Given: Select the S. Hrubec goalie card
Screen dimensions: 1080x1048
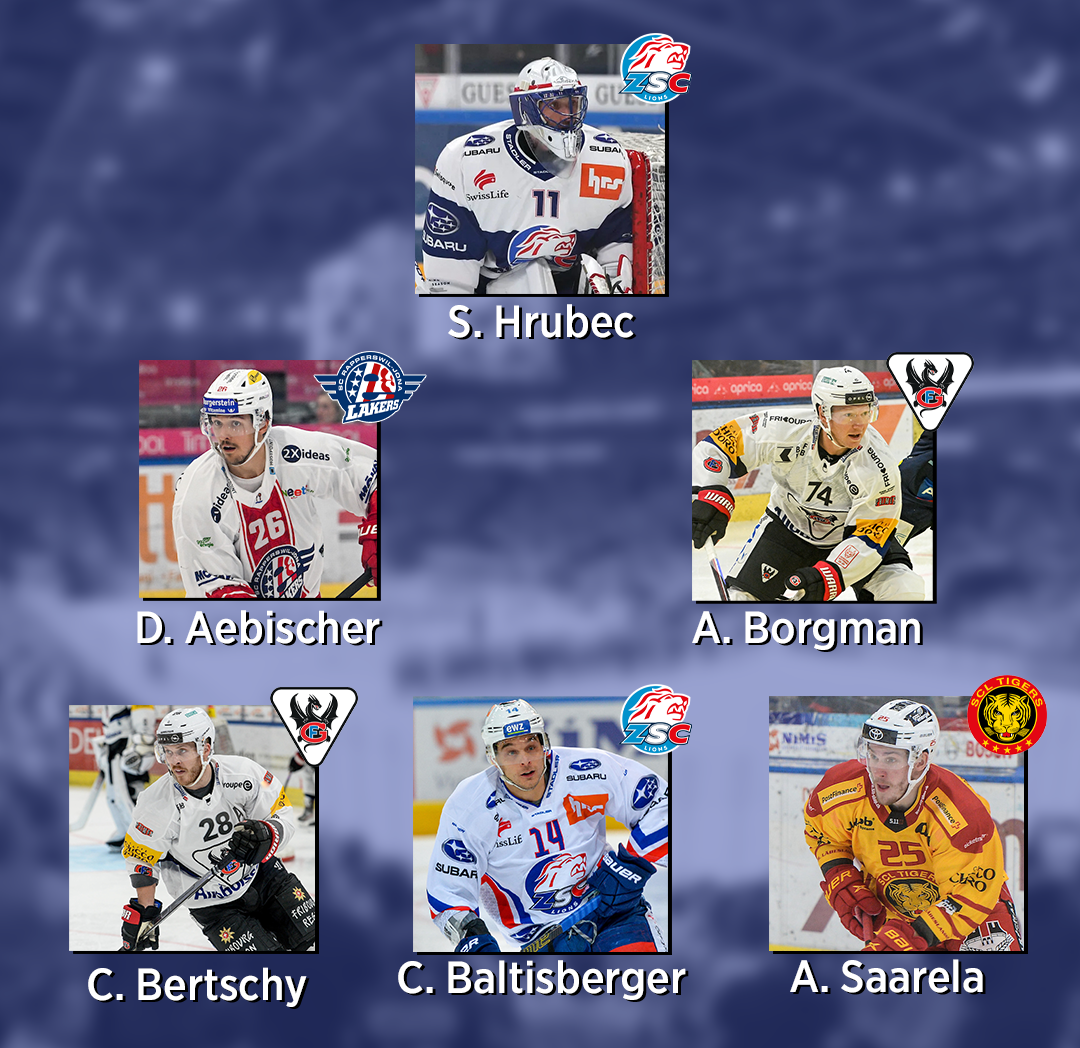Looking at the screenshot, I should (x=540, y=170).
